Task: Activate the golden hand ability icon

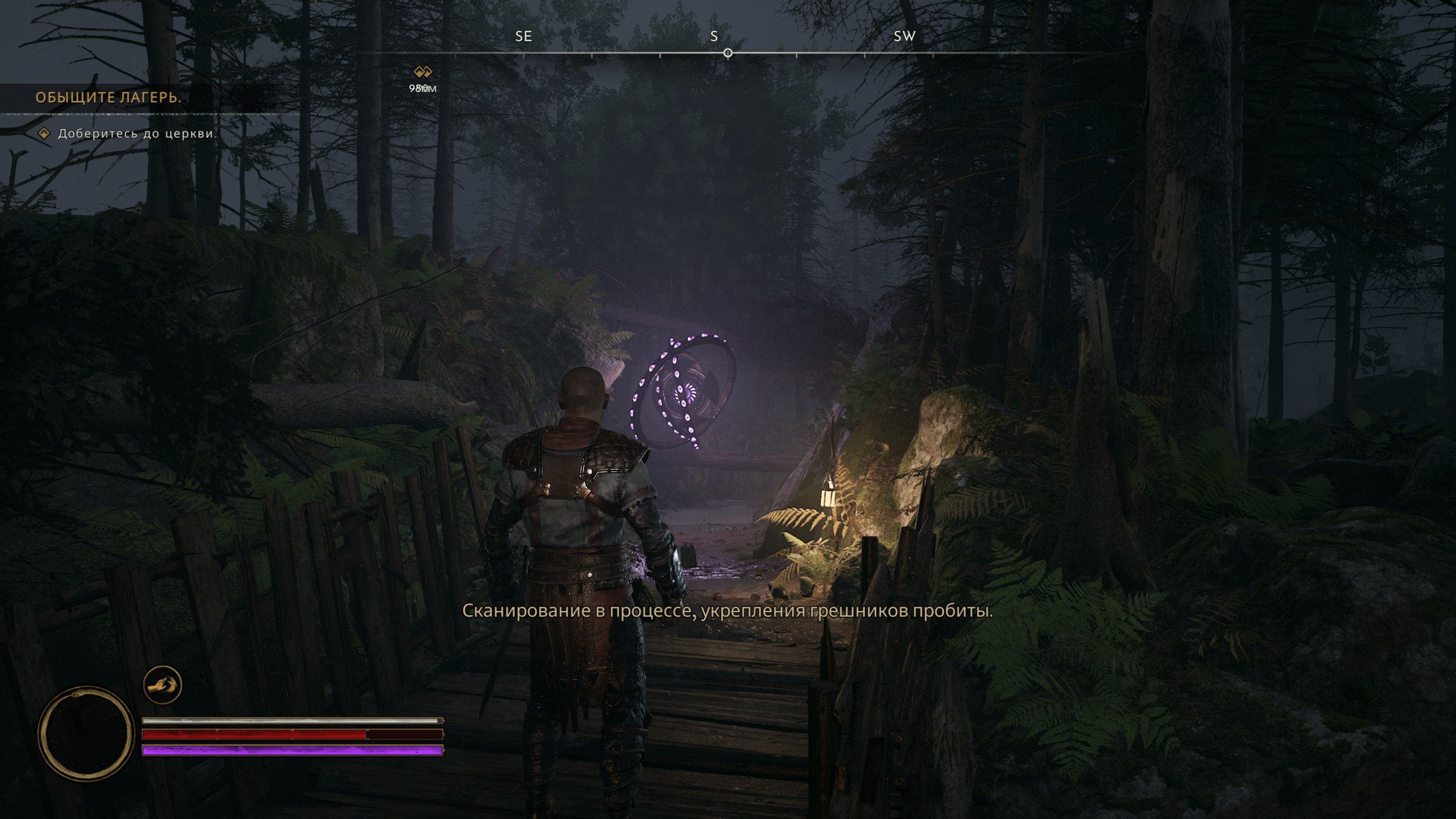Action: (163, 685)
